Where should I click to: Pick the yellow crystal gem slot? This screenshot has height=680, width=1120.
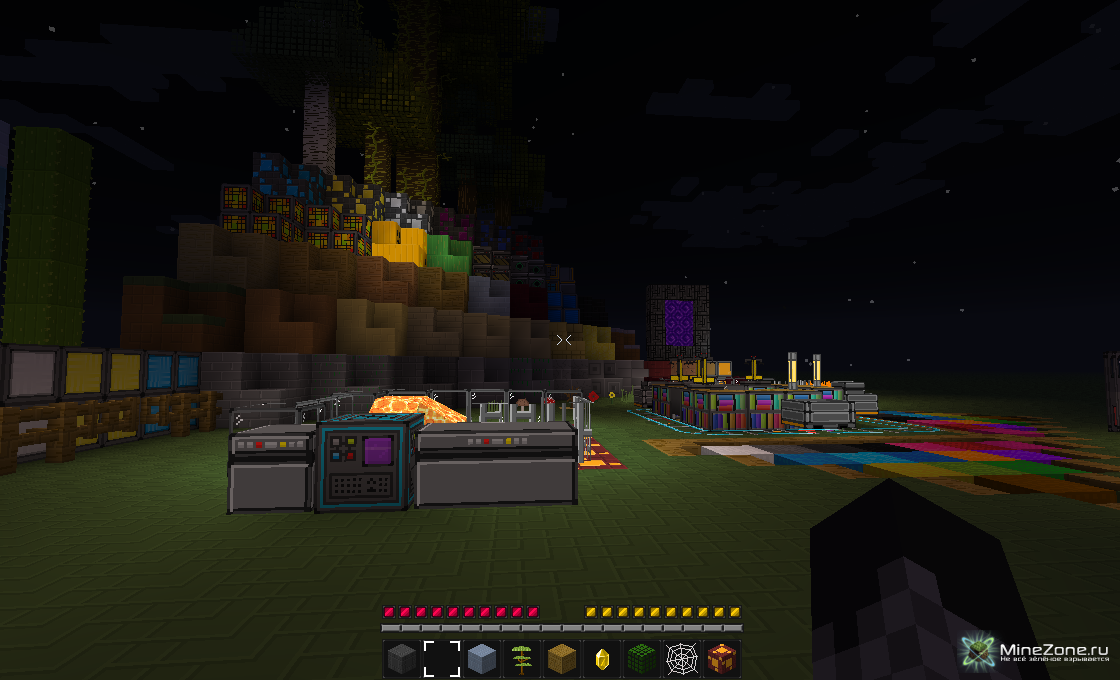coord(601,659)
